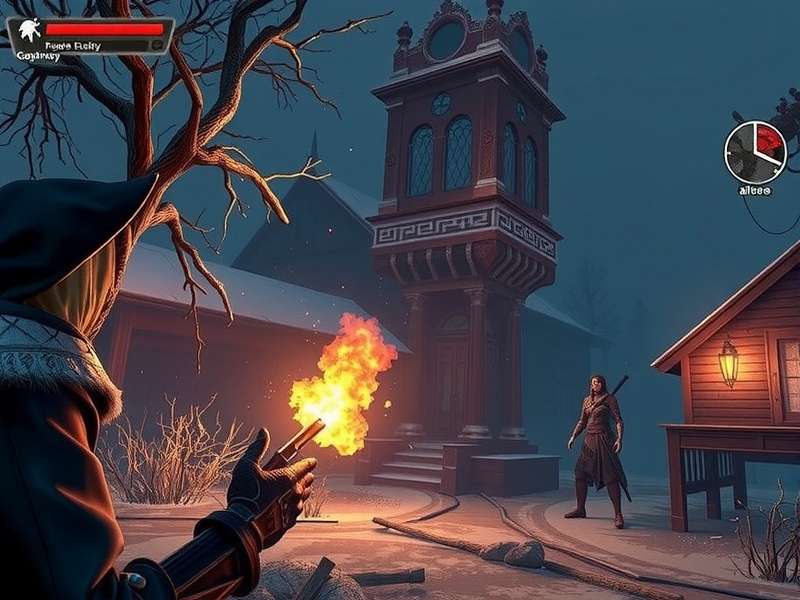Click the small round icon under the health bar
800x600 pixels.
[x=156, y=45]
